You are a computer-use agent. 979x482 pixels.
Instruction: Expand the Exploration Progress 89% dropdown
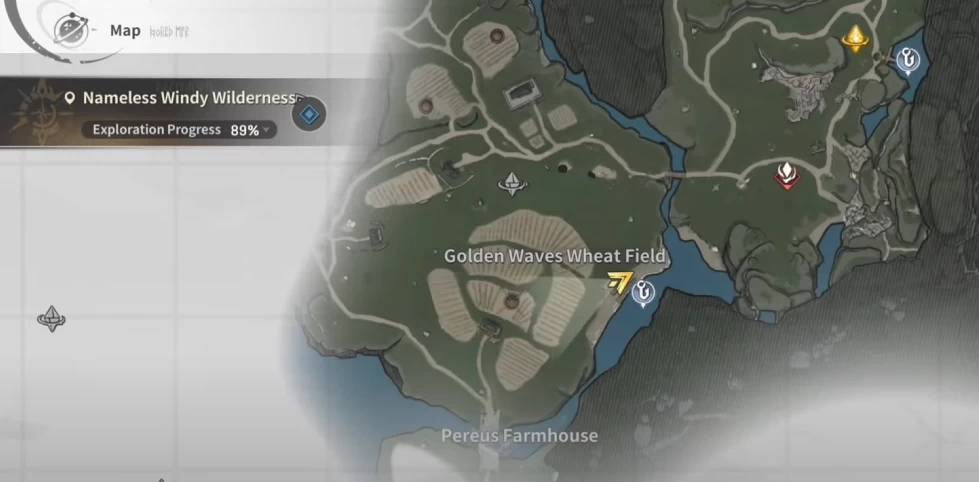(x=268, y=130)
